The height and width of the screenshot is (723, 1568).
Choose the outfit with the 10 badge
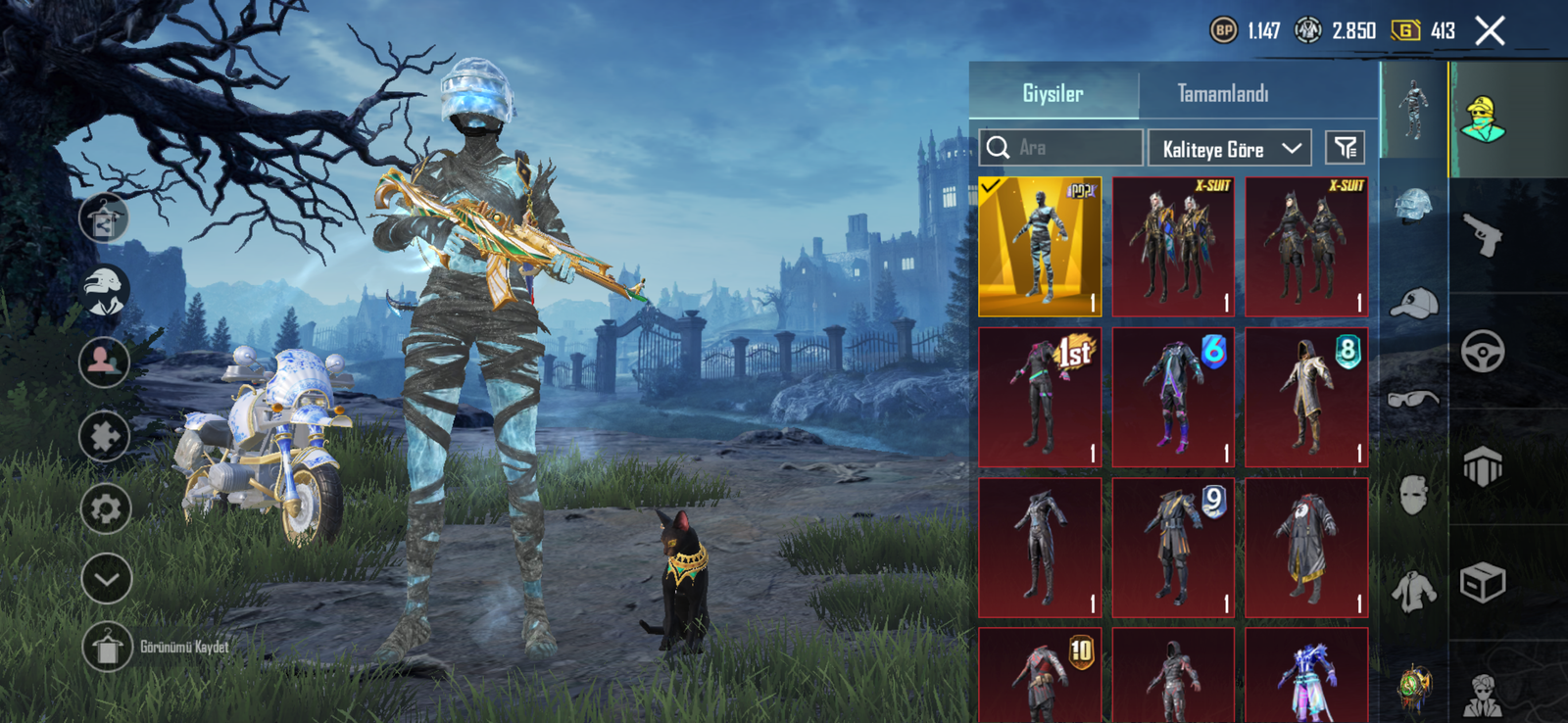tap(1040, 678)
